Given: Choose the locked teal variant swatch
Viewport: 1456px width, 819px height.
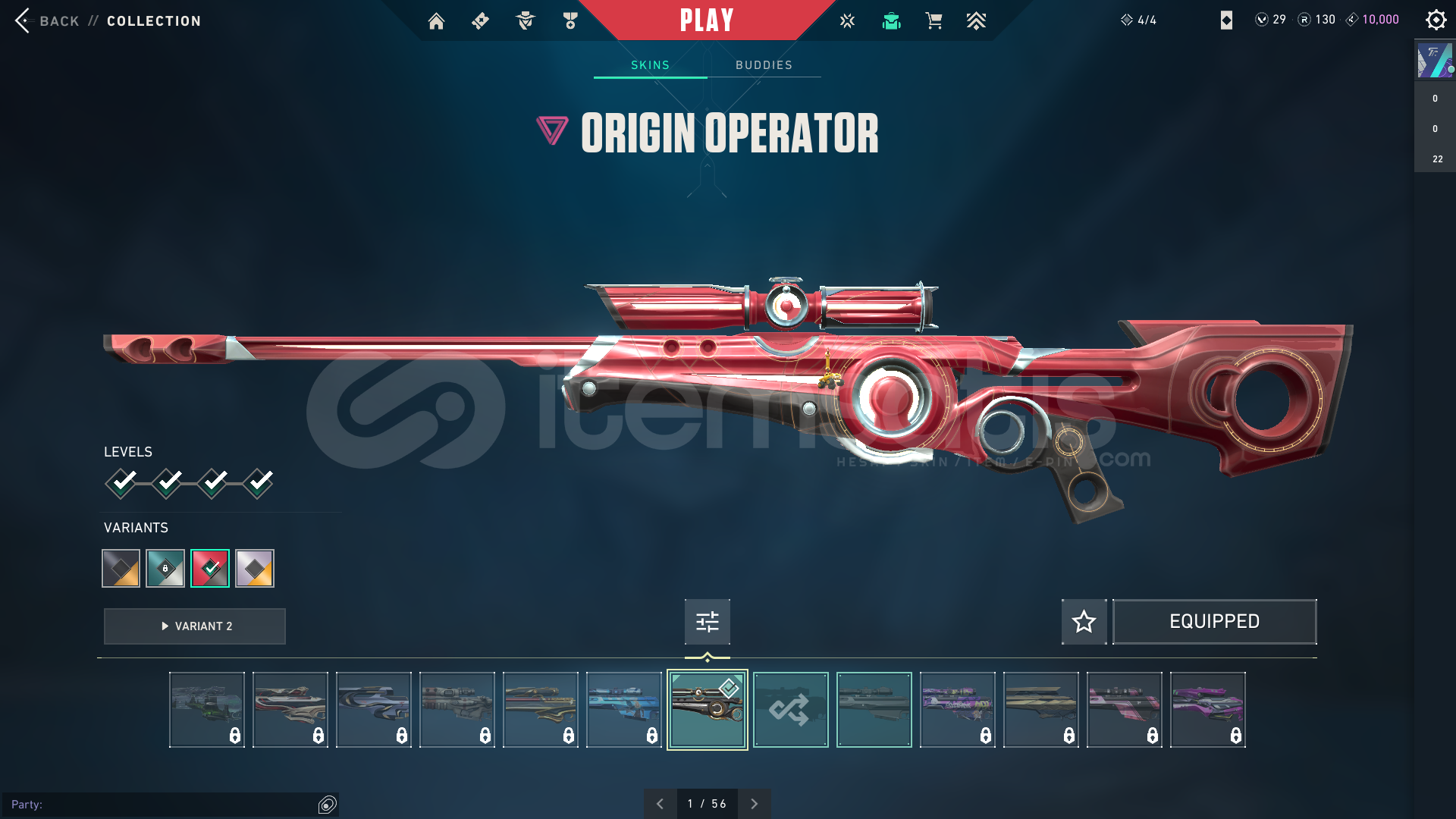Looking at the screenshot, I should click(x=165, y=568).
